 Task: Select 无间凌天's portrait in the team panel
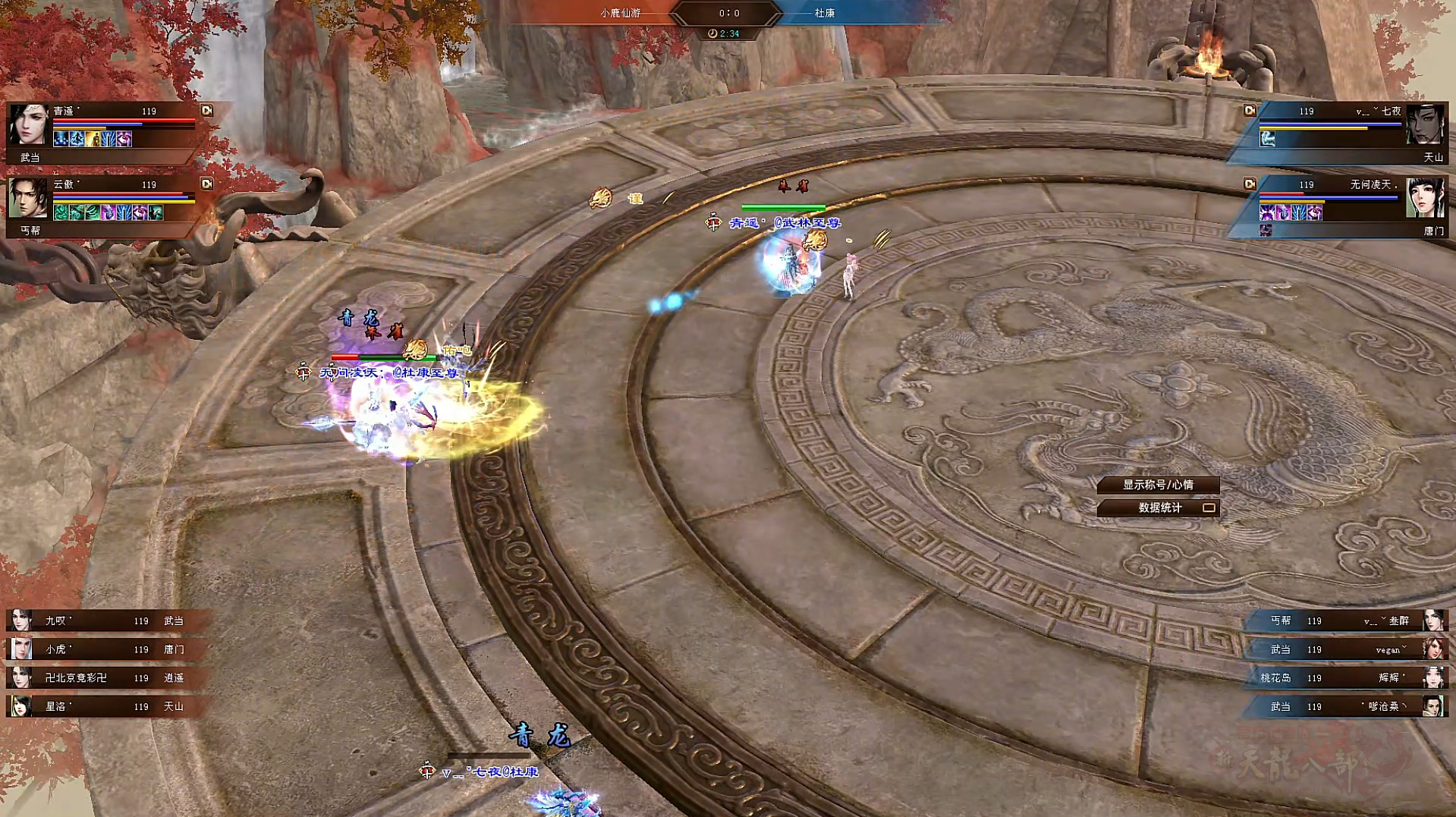pyautogui.click(x=1424, y=199)
